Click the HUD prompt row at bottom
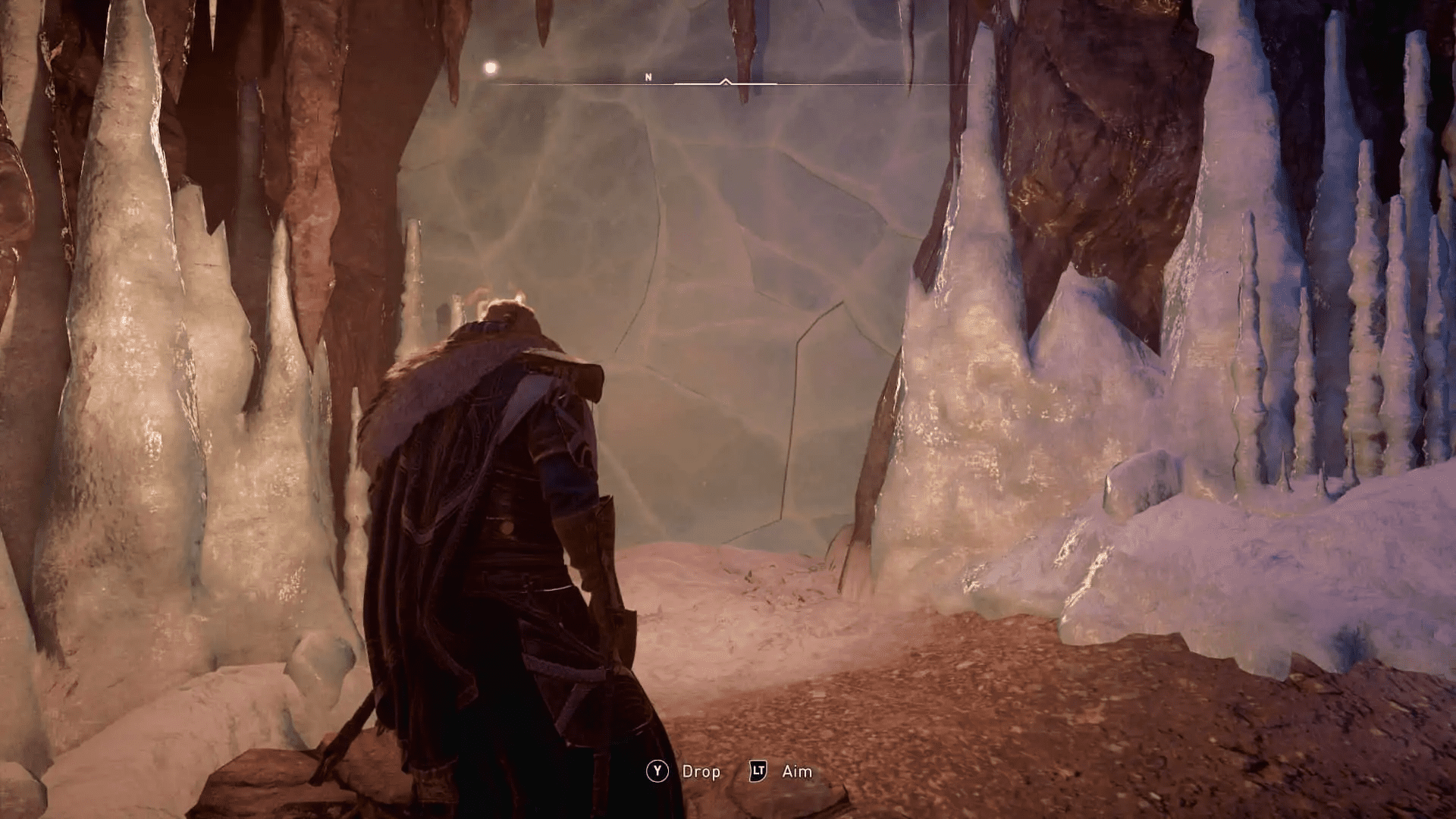The height and width of the screenshot is (819, 1456). pyautogui.click(x=728, y=772)
